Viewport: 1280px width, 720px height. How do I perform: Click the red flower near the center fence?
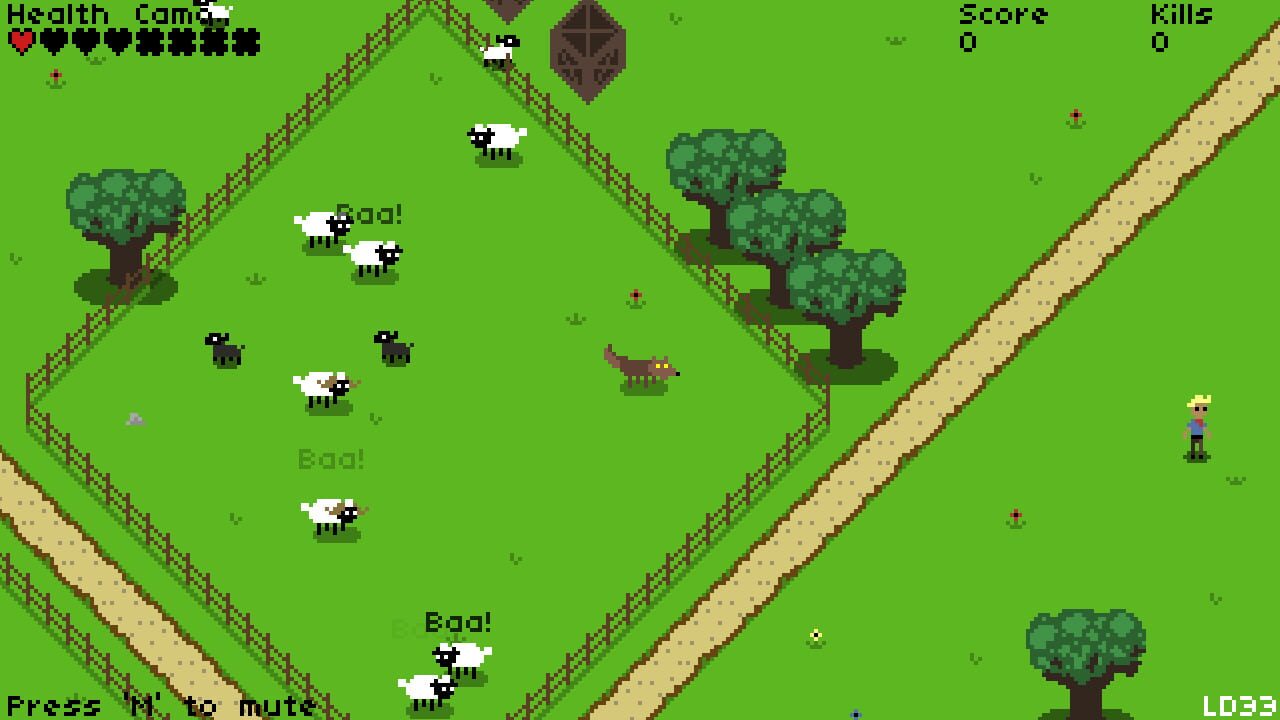pos(636,297)
